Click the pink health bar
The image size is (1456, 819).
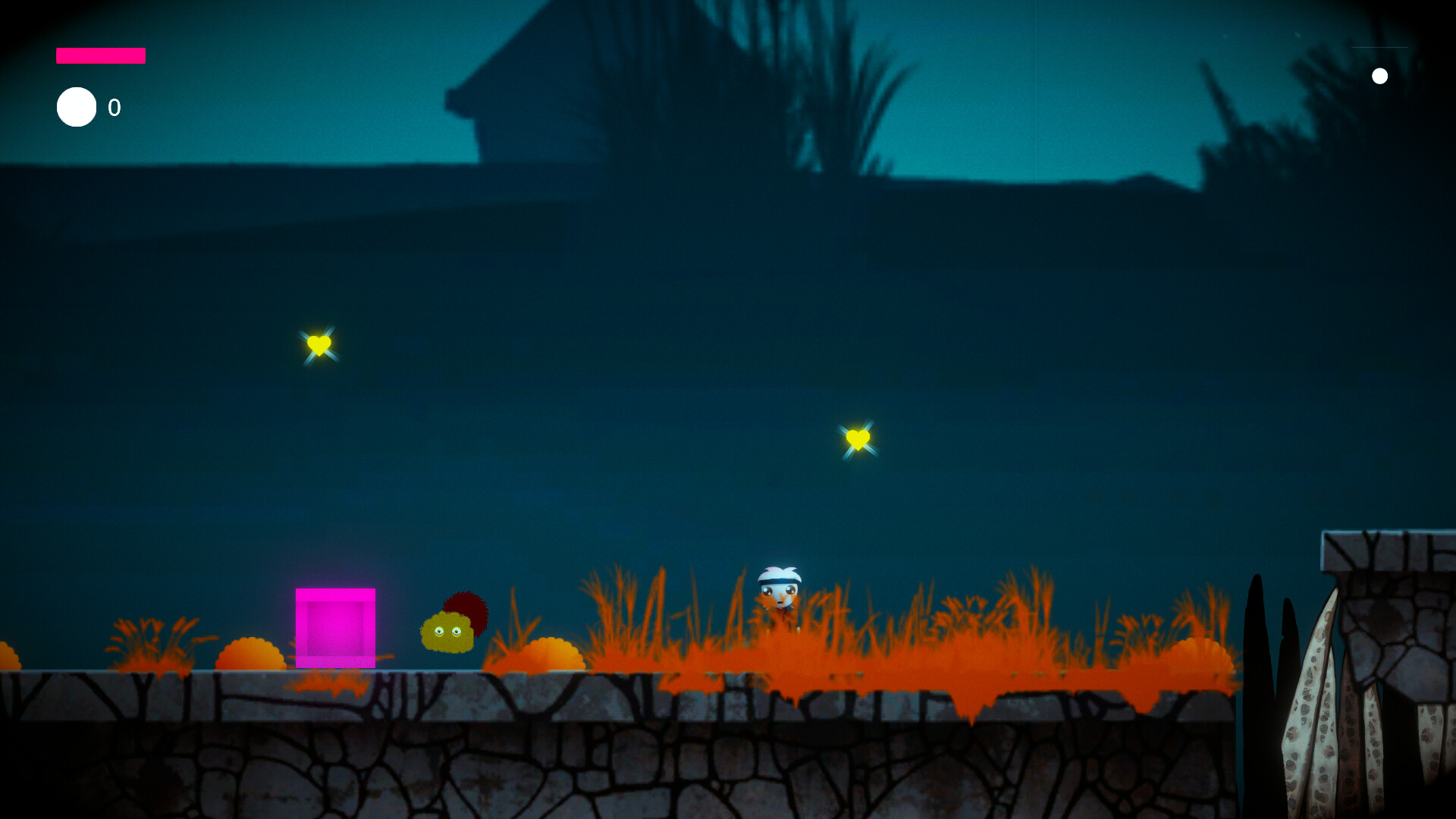pyautogui.click(x=100, y=55)
